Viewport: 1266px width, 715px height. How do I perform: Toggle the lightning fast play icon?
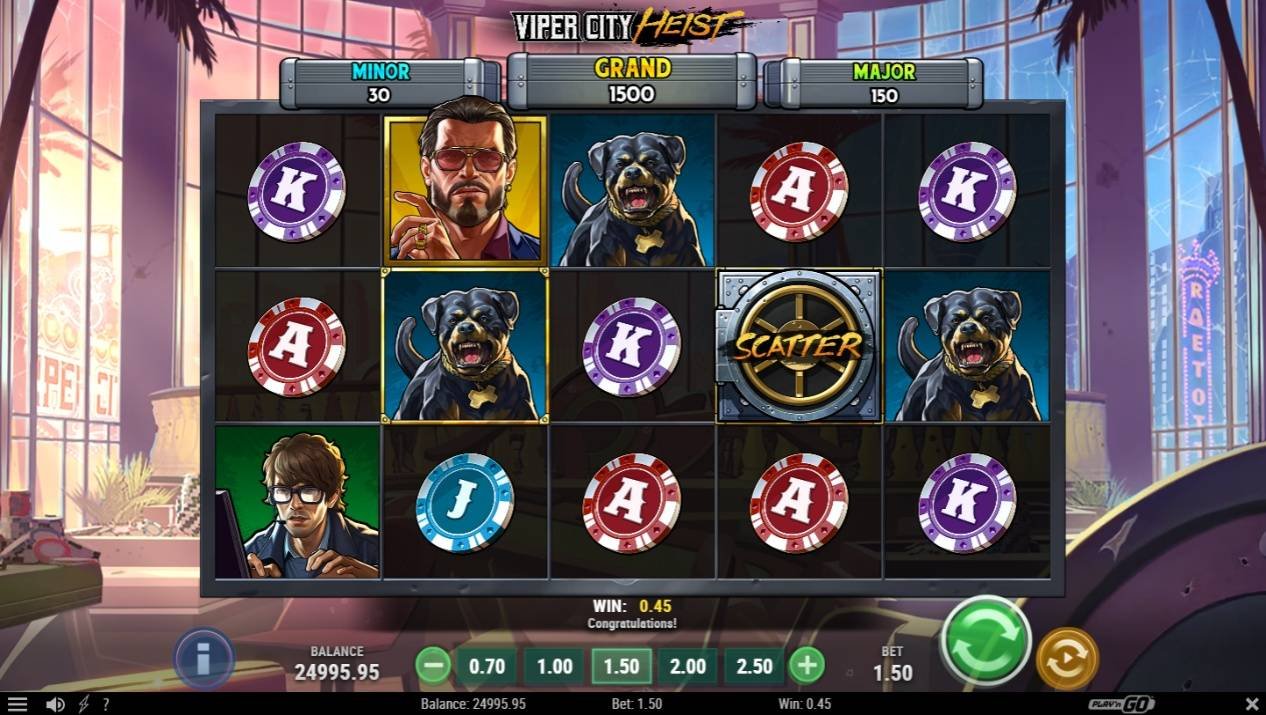83,704
